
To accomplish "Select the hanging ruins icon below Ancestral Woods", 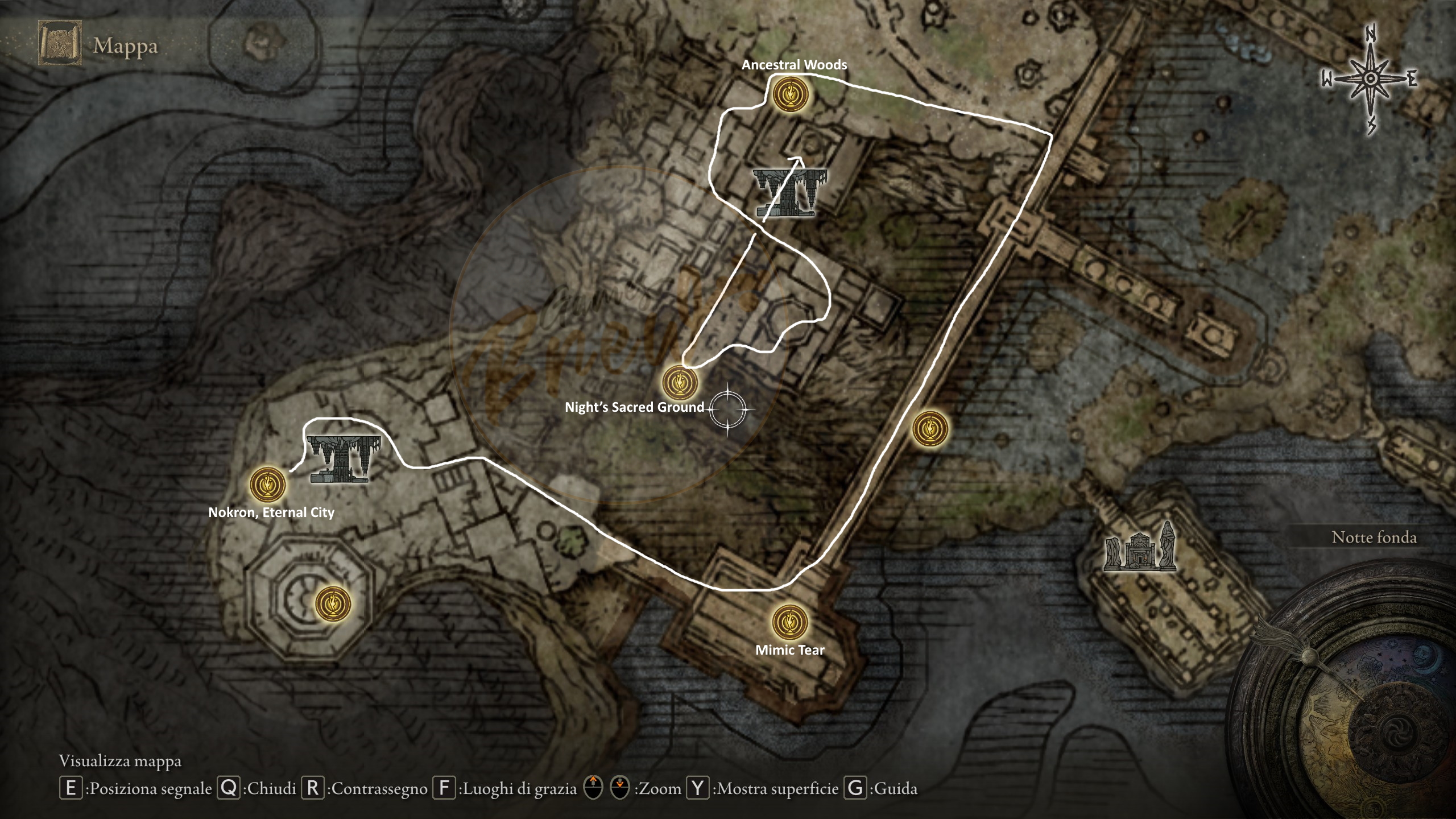I will 789,192.
